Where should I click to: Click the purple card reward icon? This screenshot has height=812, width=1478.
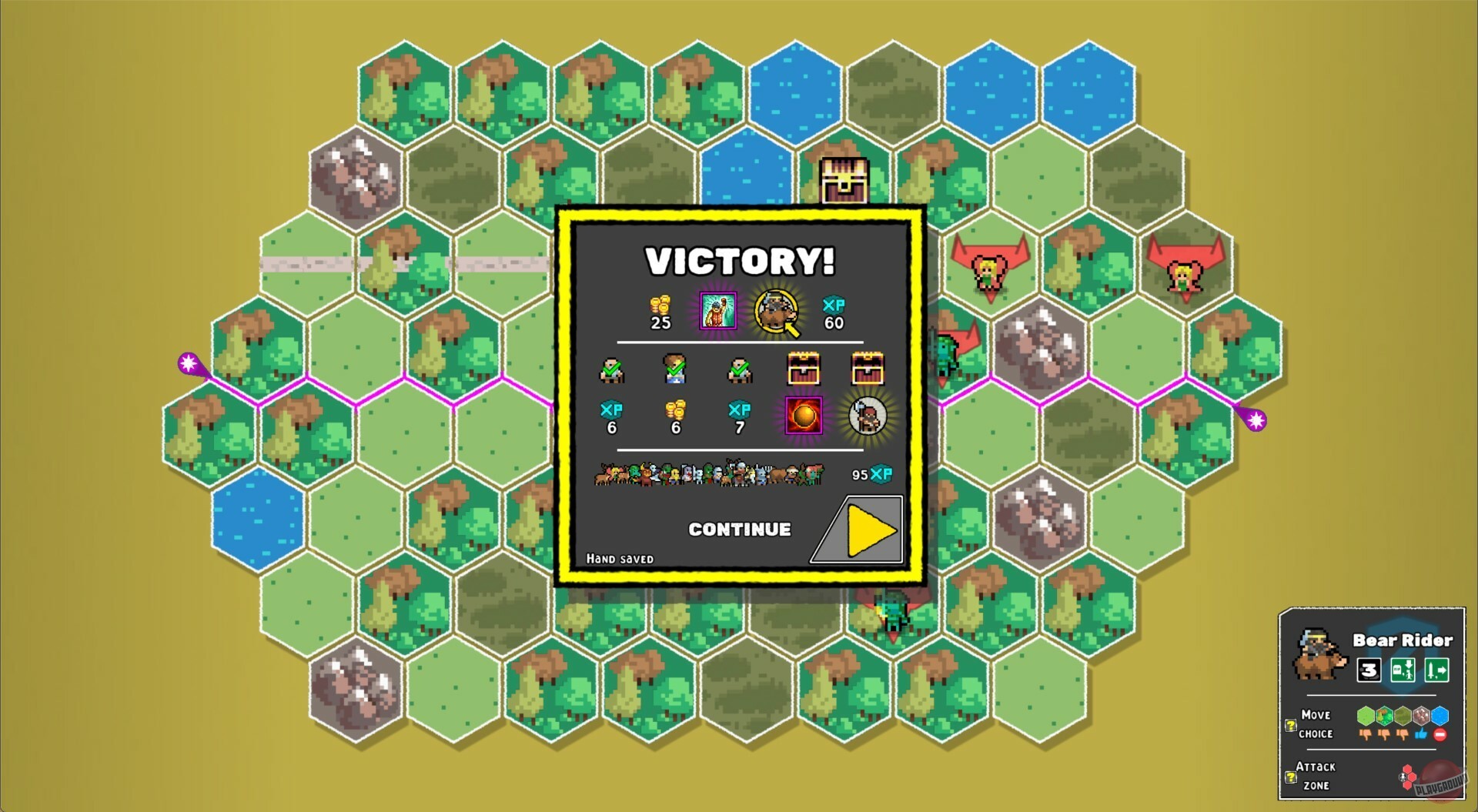tap(717, 312)
